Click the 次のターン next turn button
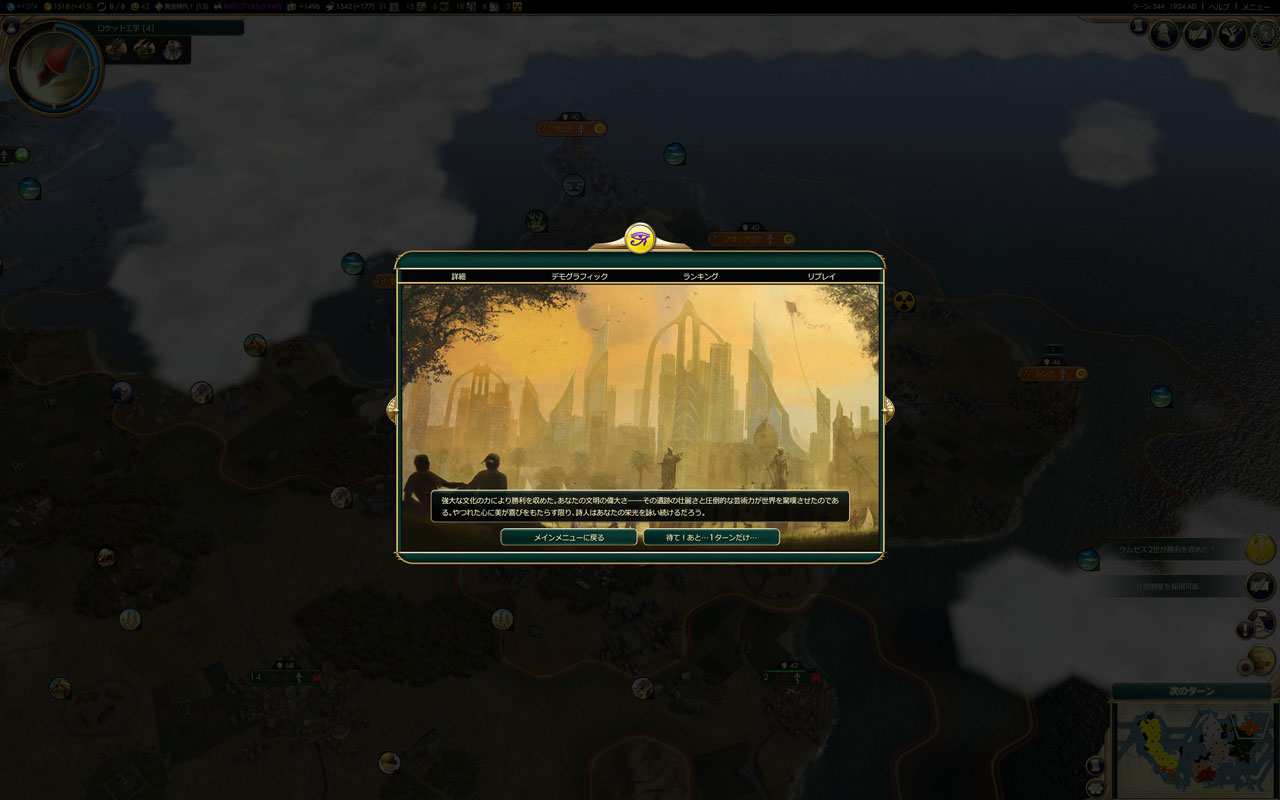Image resolution: width=1280 pixels, height=800 pixels. (1191, 691)
